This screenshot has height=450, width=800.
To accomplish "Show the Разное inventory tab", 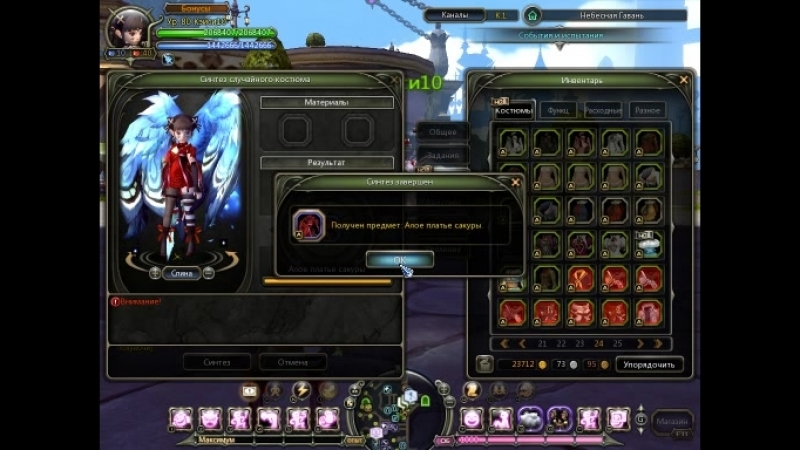I will point(647,110).
